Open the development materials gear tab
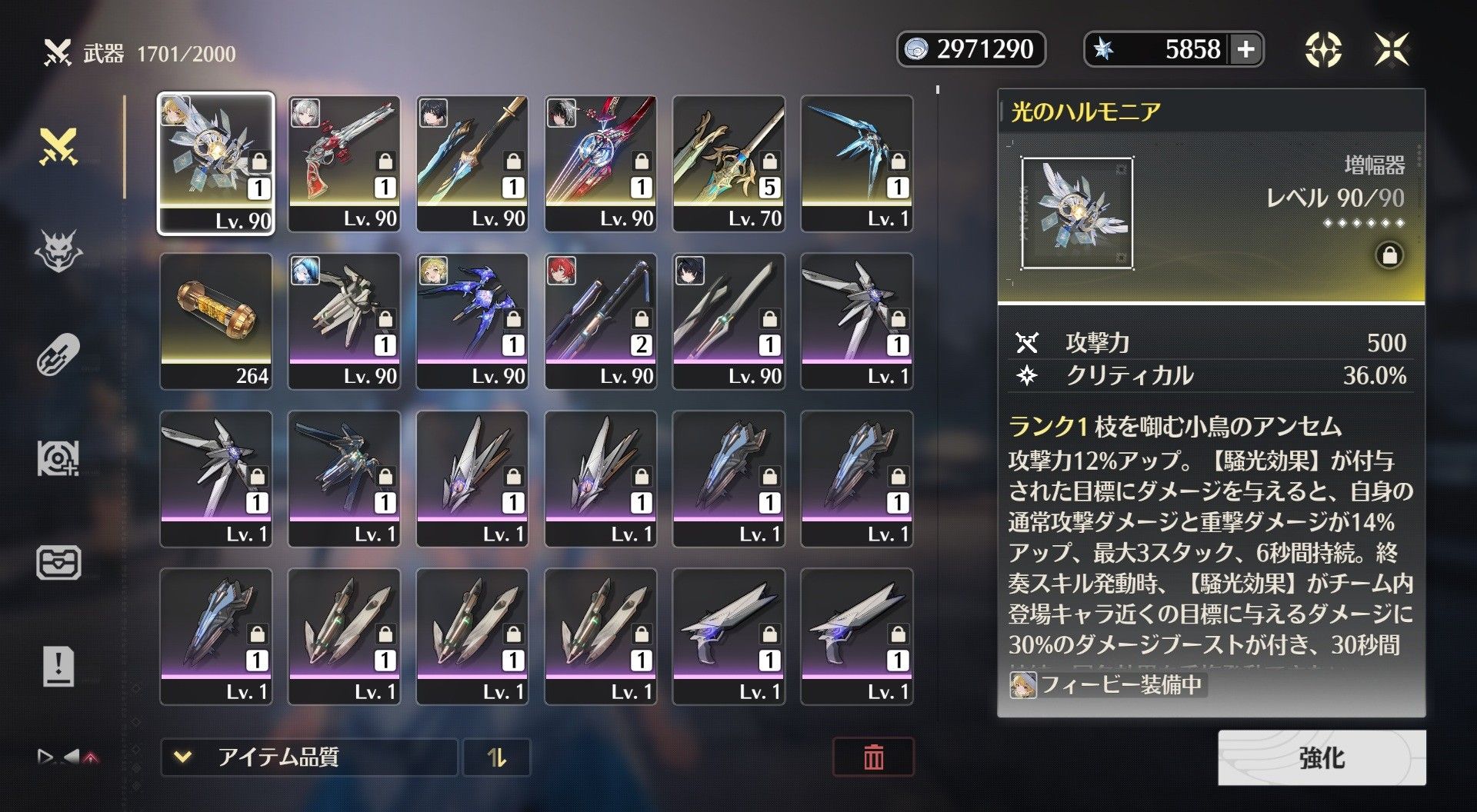Image resolution: width=1477 pixels, height=812 pixels. coord(59,459)
